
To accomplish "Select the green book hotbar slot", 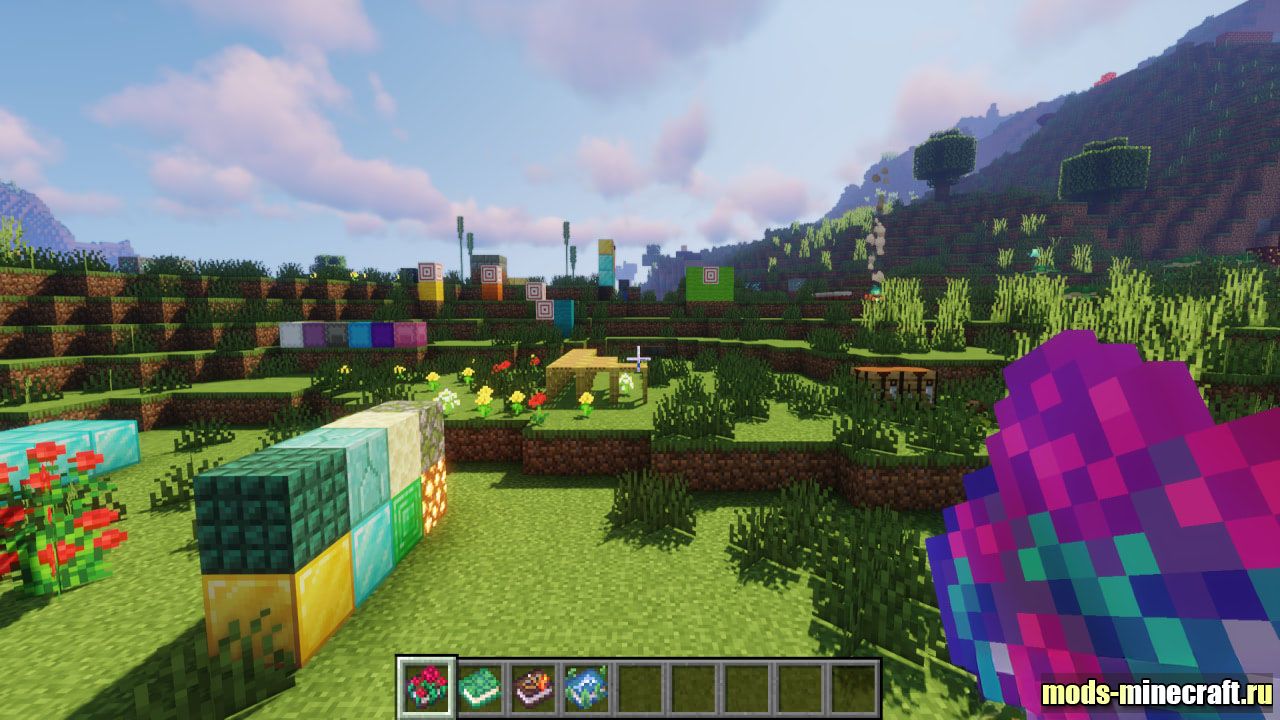I will point(479,688).
